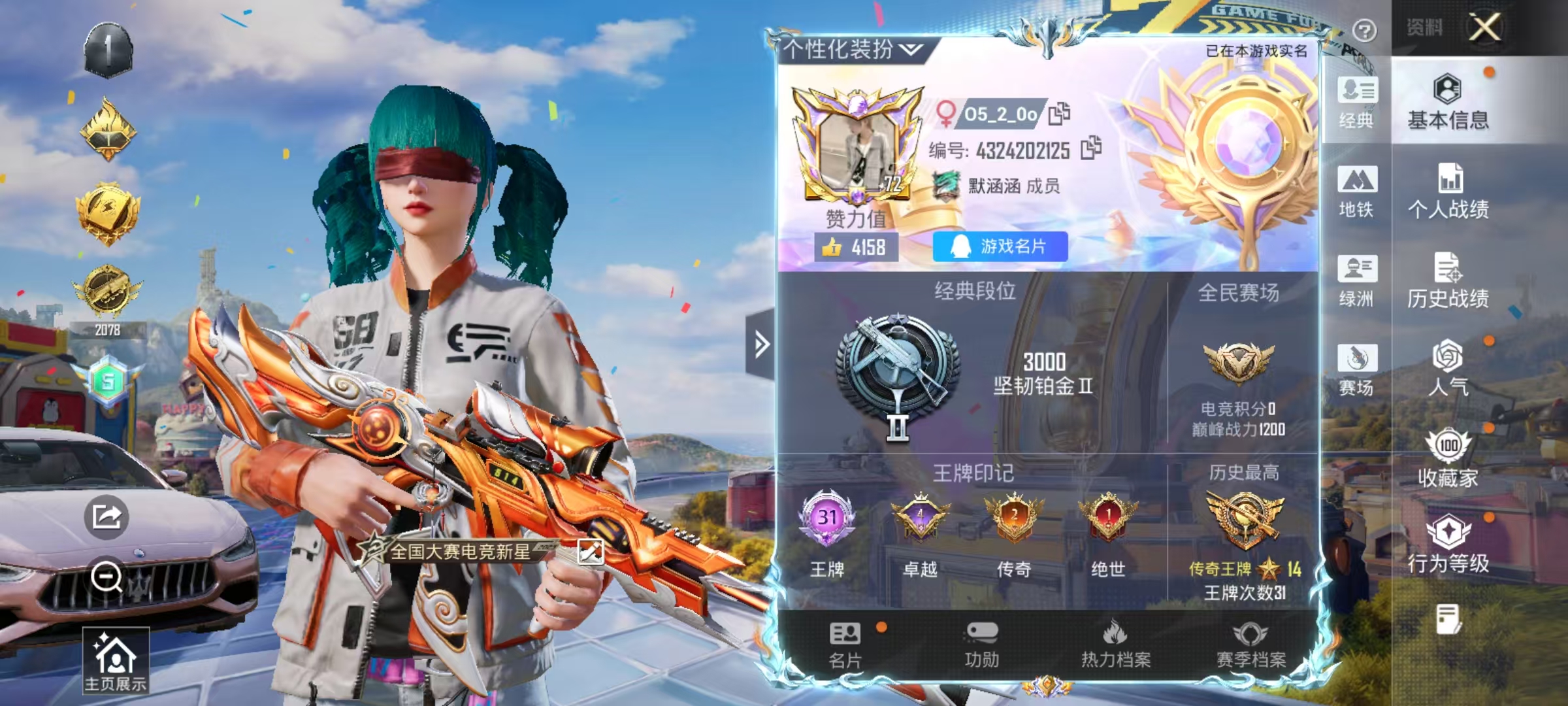This screenshot has height=706, width=1568.
Task: View the 人气 popularity page
Action: [x=1448, y=369]
